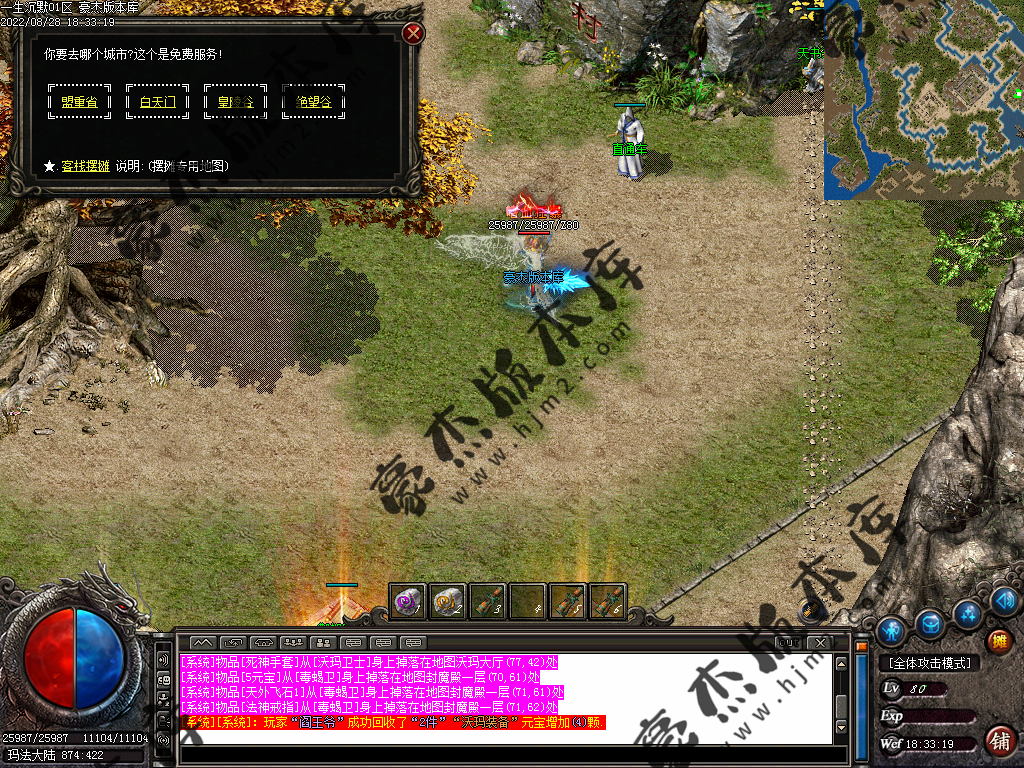Click the minimap in the corner
This screenshot has width=1024, height=768.
click(x=923, y=99)
